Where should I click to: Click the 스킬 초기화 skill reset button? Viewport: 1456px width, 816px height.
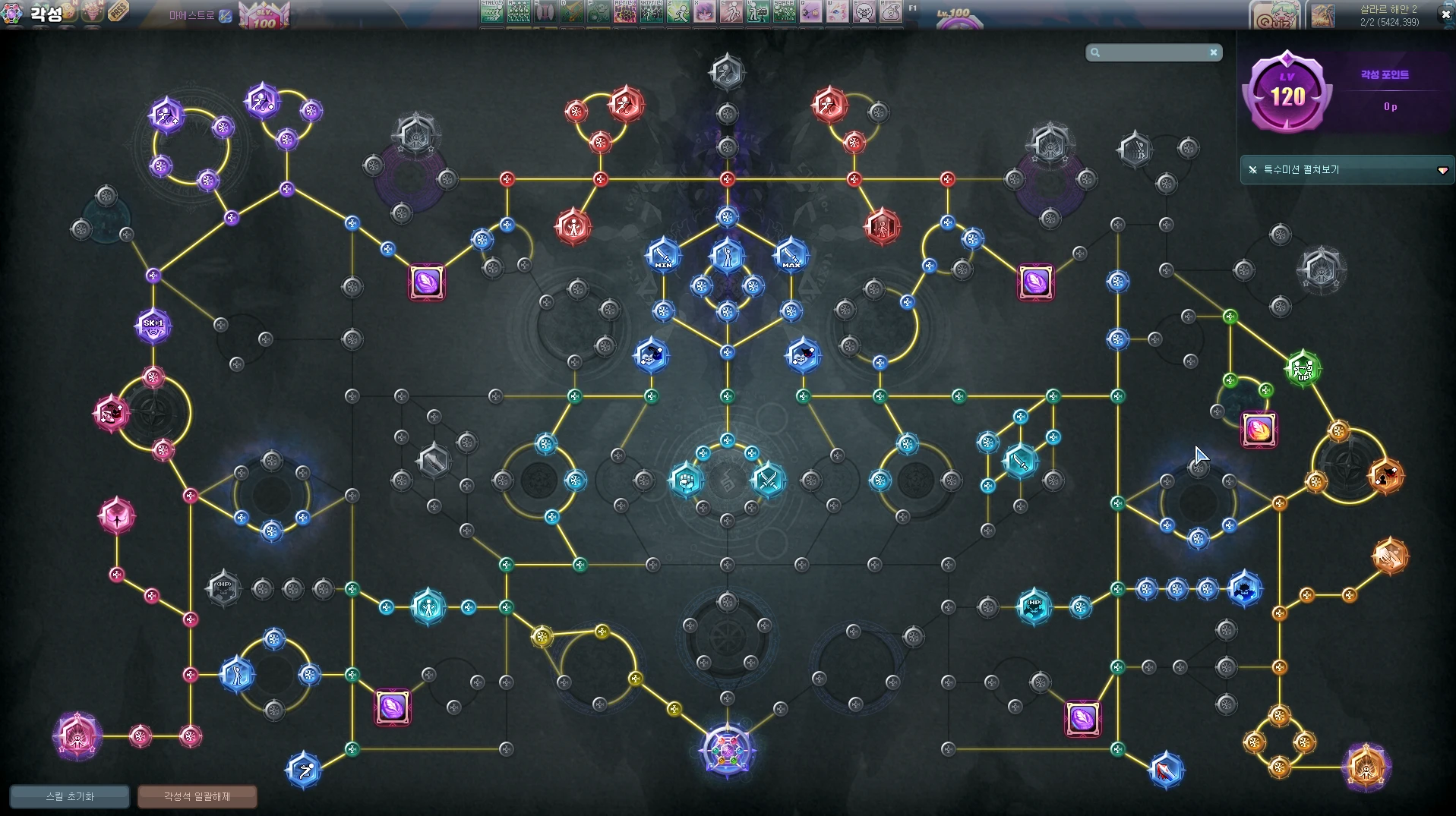(69, 796)
